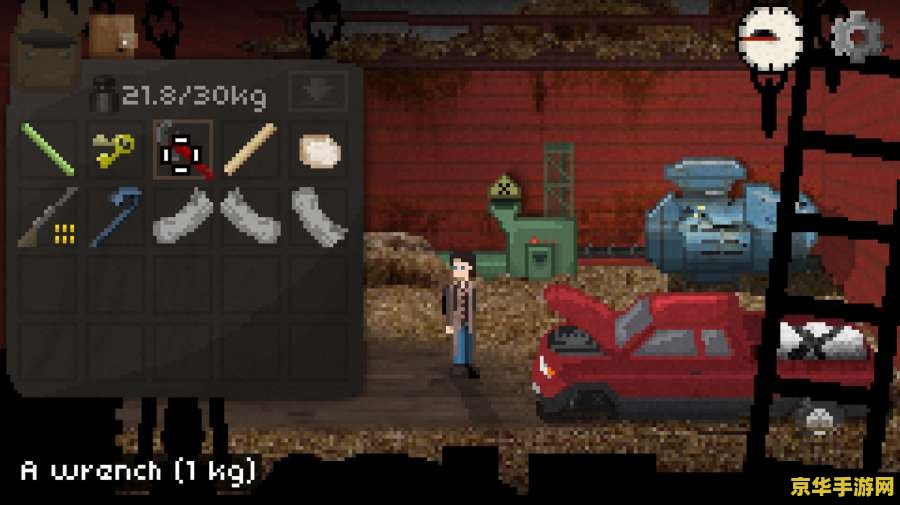Choose the wrench in the inventory
The width and height of the screenshot is (900, 505).
[182, 150]
